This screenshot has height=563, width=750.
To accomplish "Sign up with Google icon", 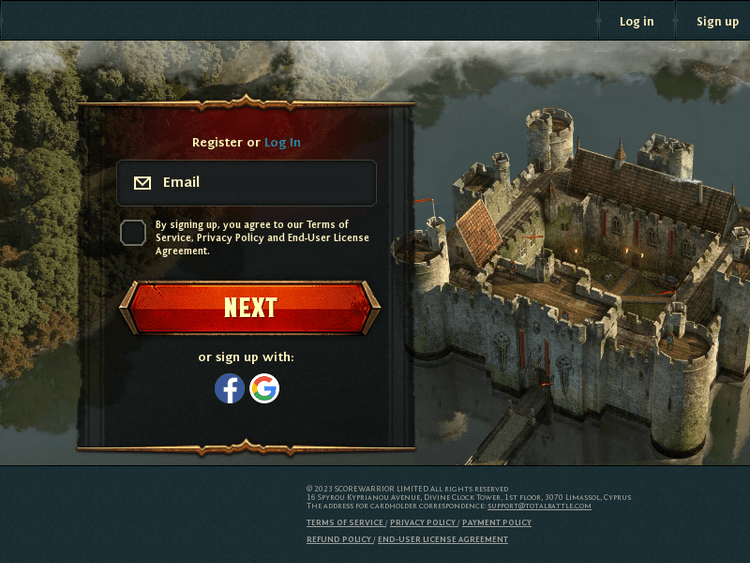I will [x=264, y=388].
